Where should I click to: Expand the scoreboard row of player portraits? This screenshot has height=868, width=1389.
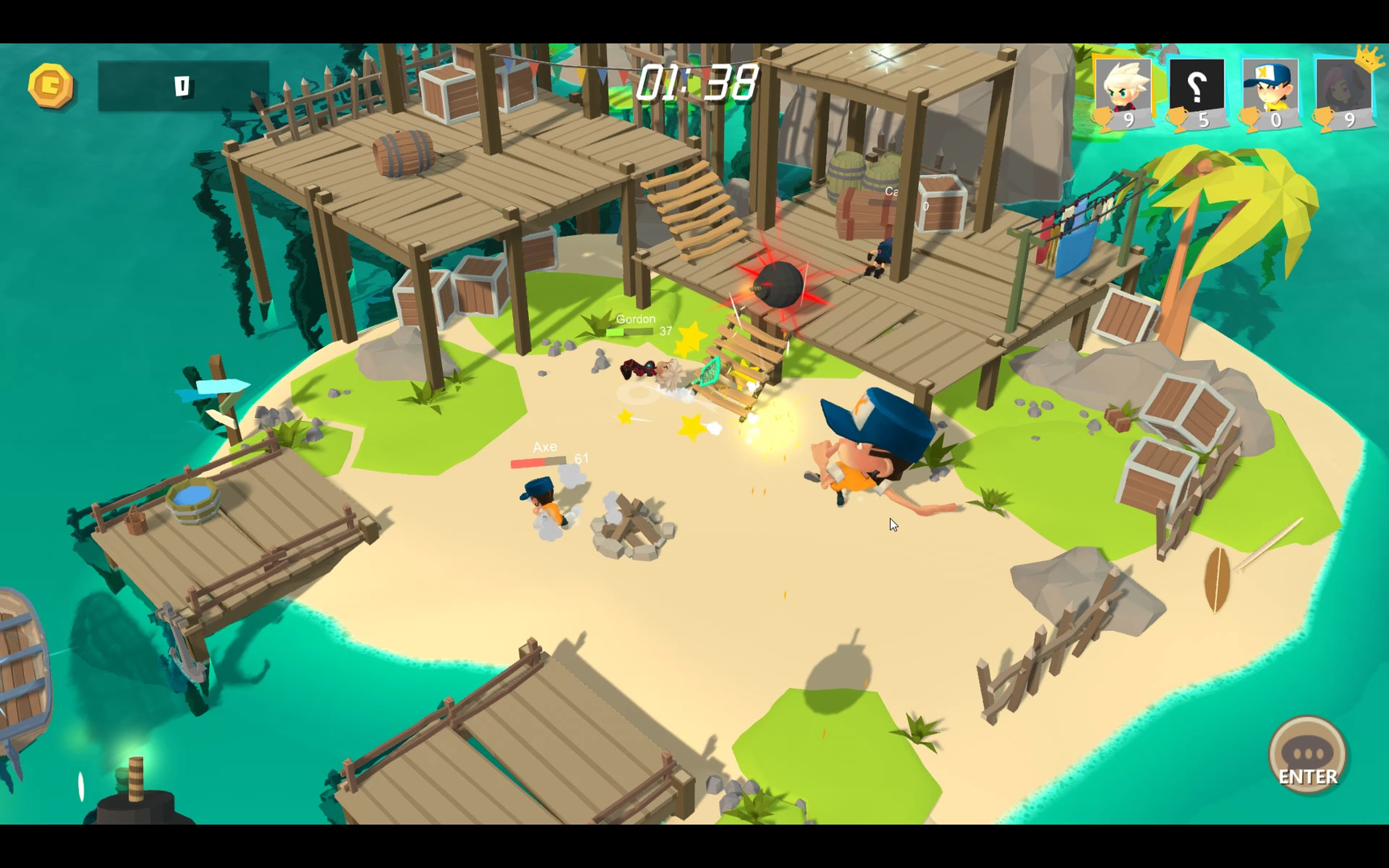point(1234,92)
